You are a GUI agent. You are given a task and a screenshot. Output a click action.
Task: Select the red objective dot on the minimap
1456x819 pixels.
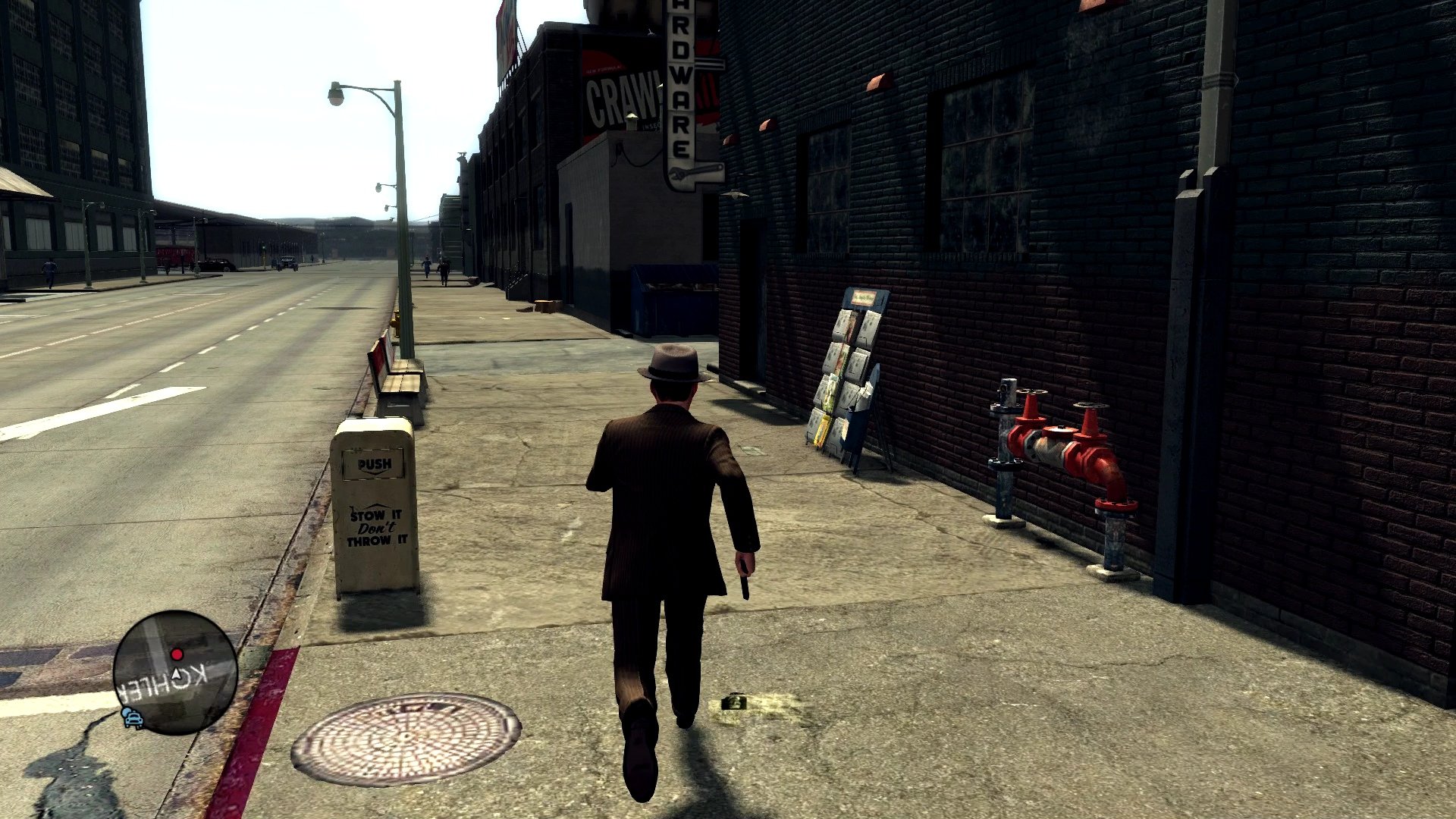click(x=175, y=653)
